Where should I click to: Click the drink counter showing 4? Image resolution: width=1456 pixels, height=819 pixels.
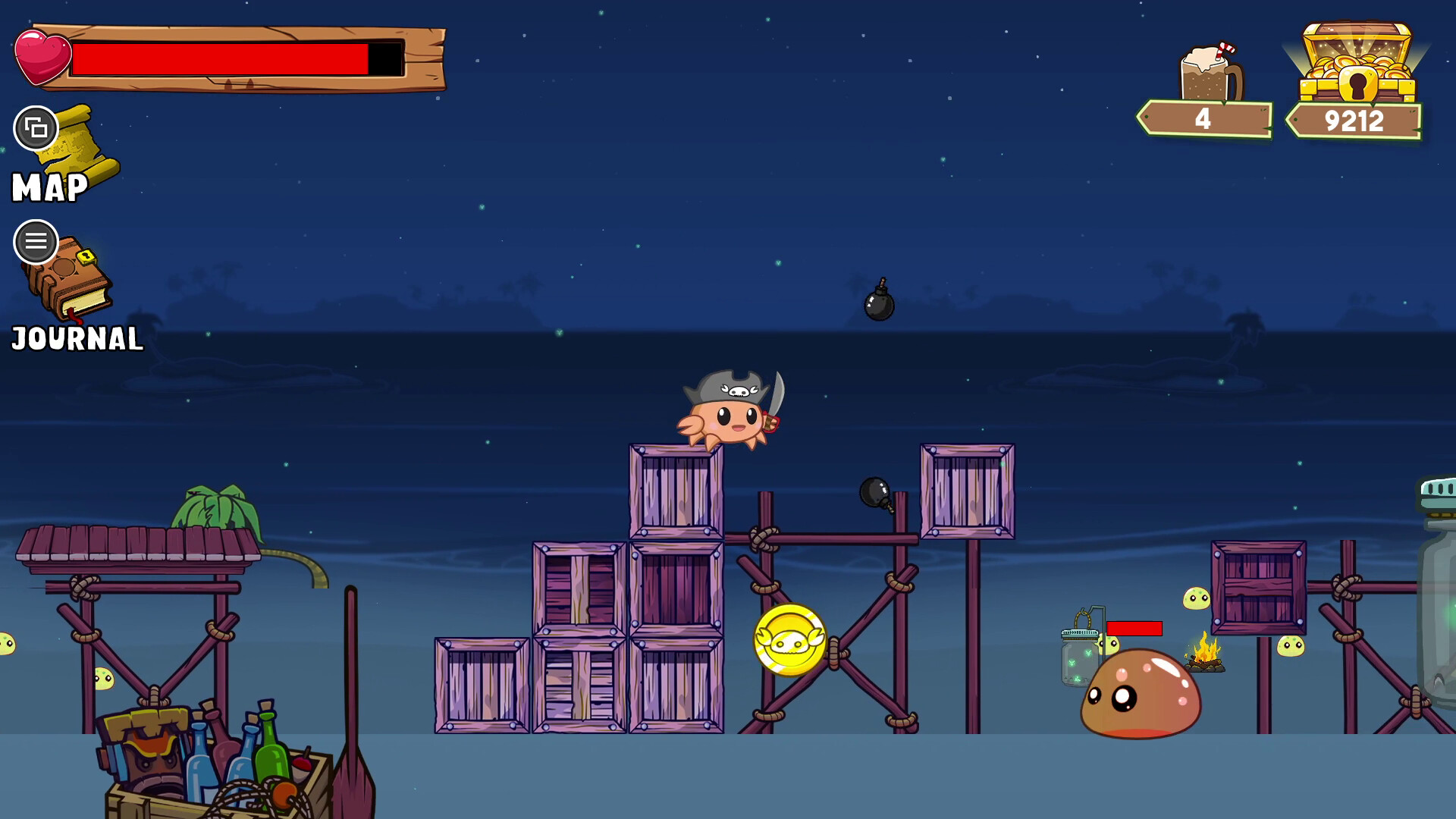click(1203, 118)
